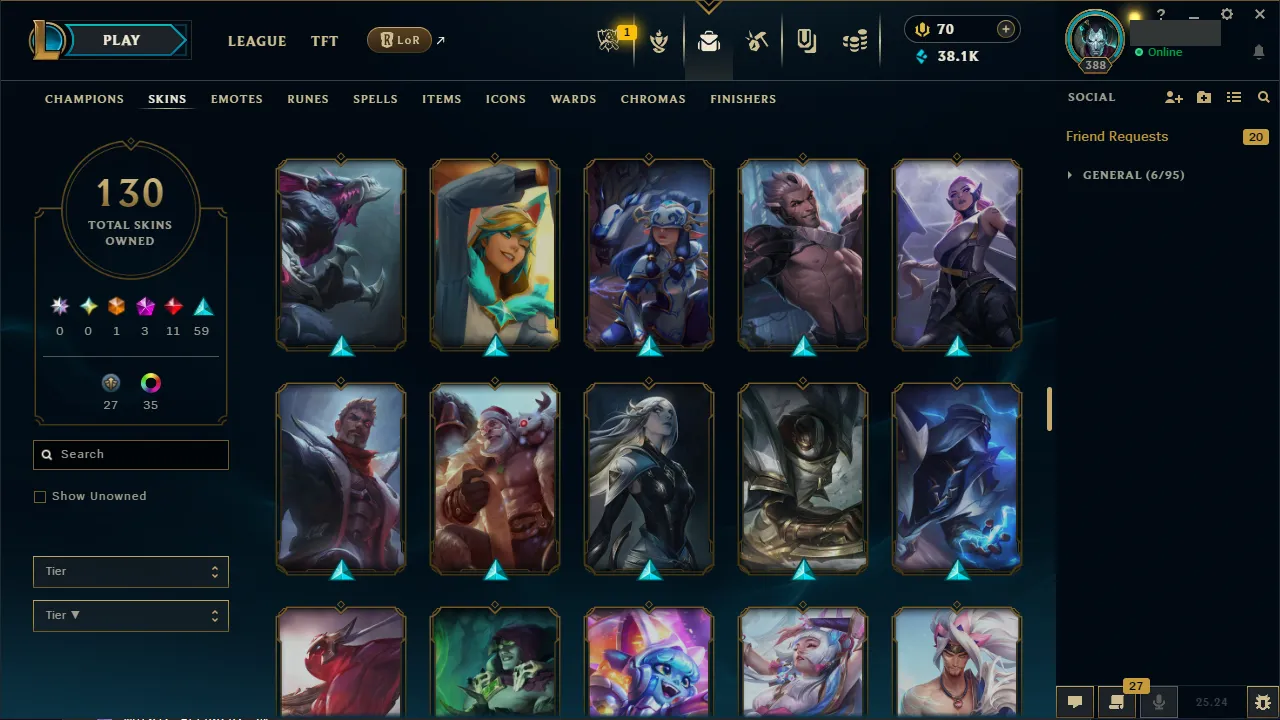Toggle the chat bubble window
The width and height of the screenshot is (1280, 720).
[x=1075, y=702]
